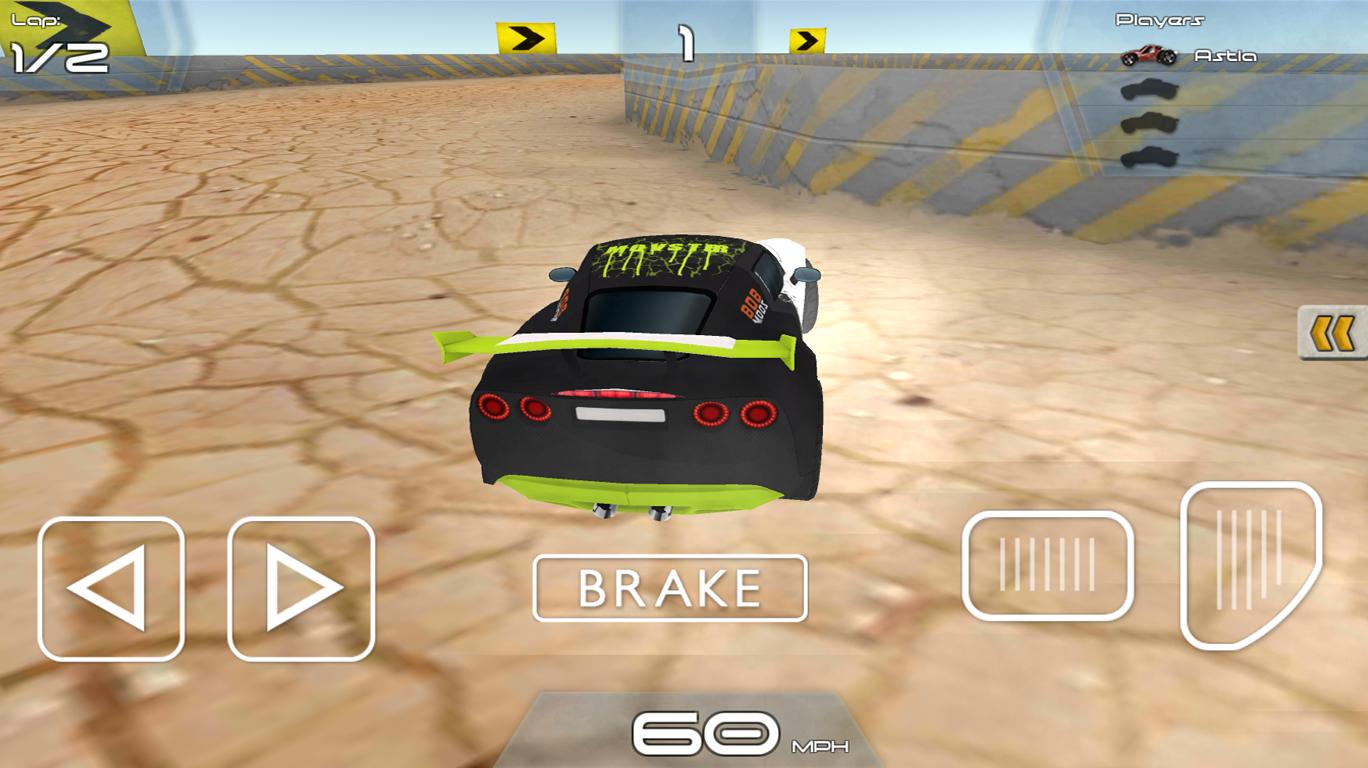Viewport: 1368px width, 768px height.
Task: Tap the large accelerator pedal
Action: 1245,565
